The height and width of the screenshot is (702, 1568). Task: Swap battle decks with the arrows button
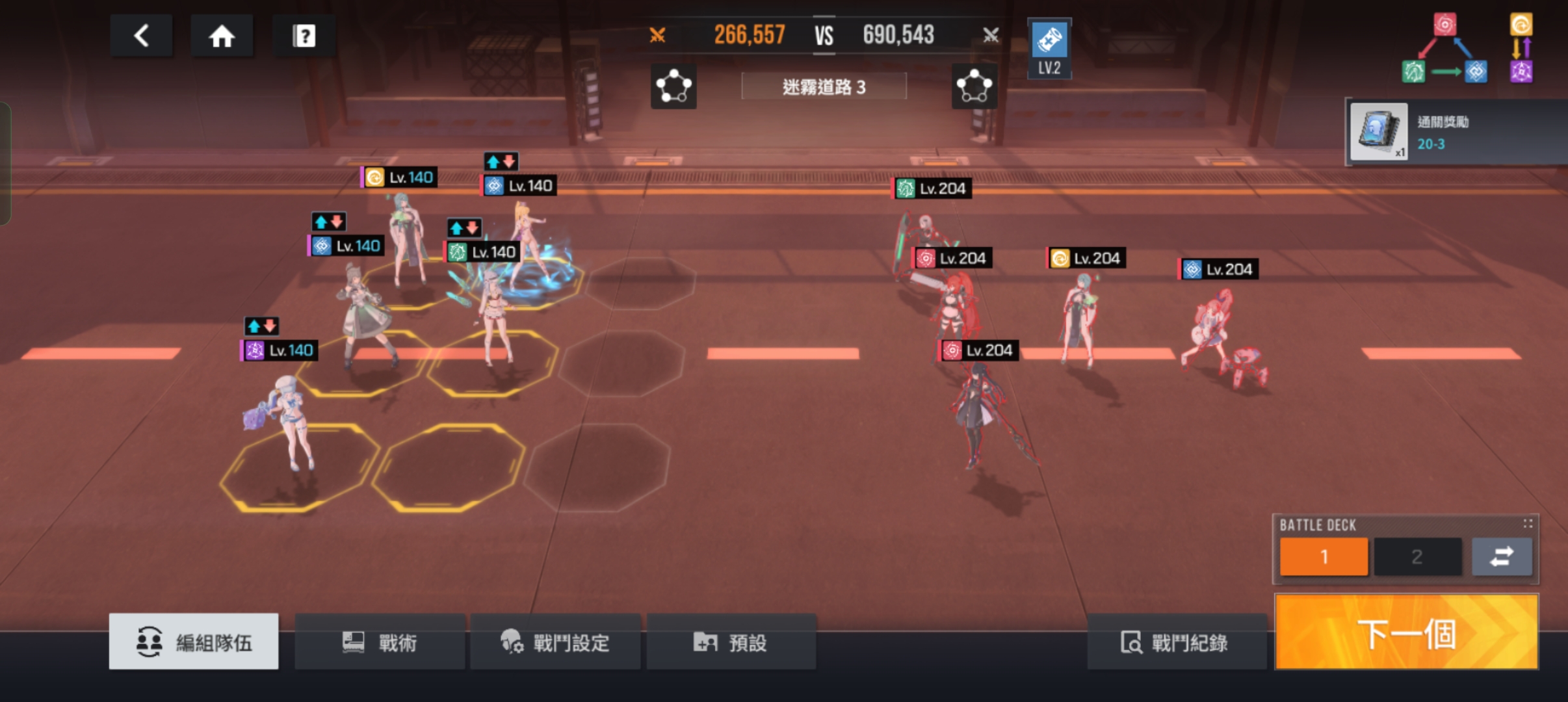click(1502, 556)
